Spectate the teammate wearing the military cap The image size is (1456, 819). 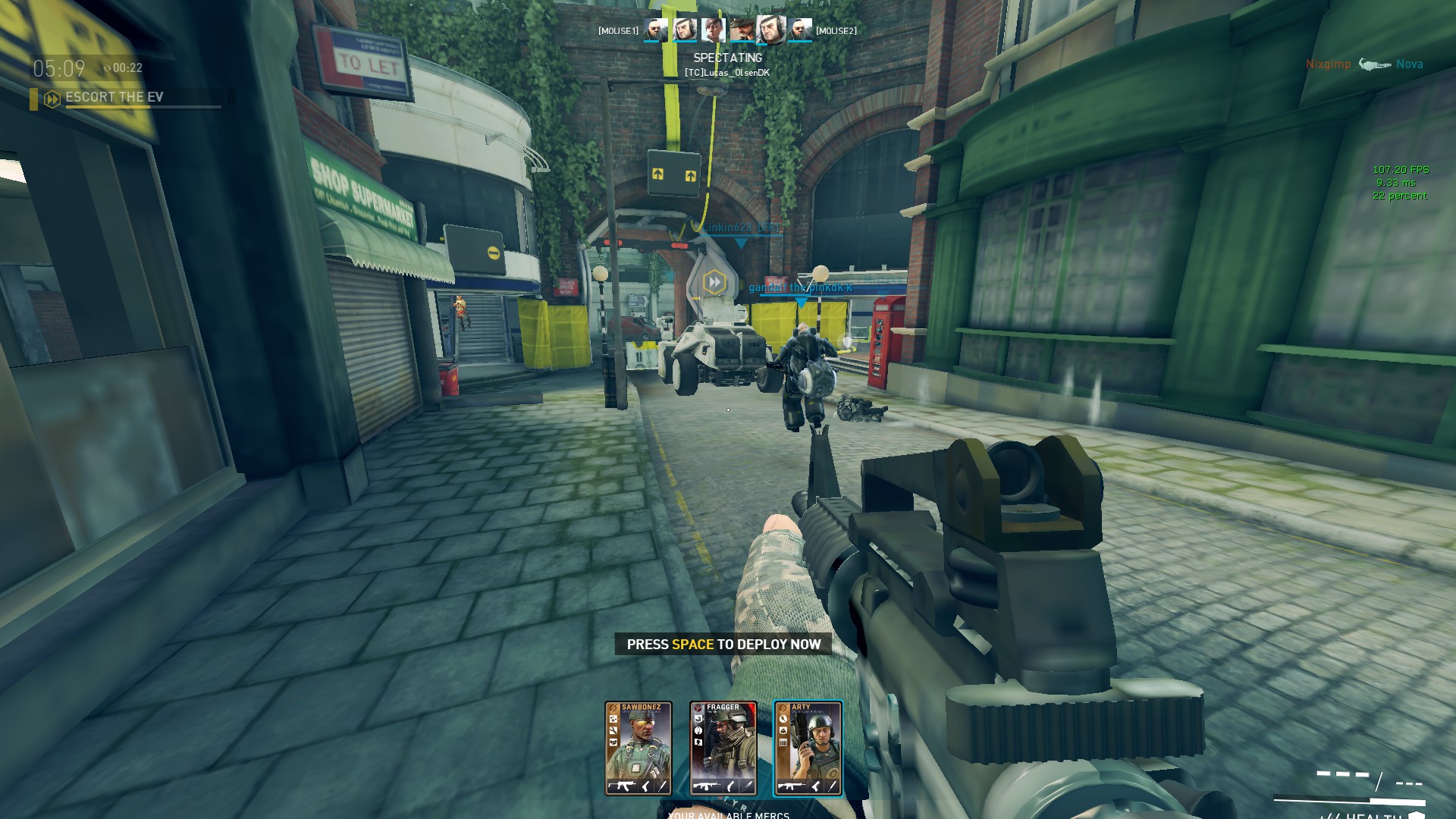(742, 30)
